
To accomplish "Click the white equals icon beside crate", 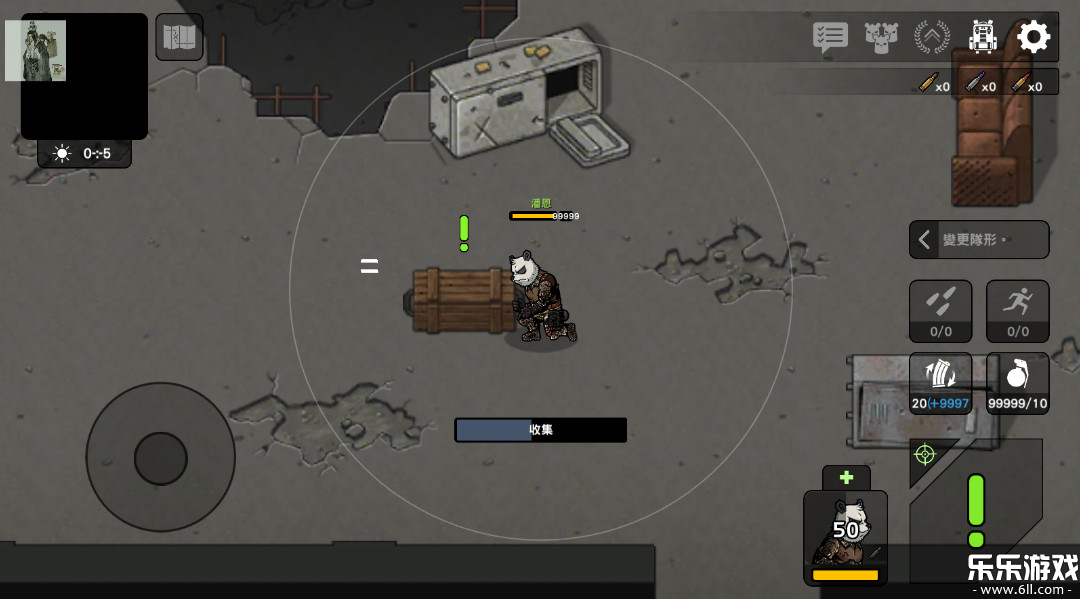I will (369, 266).
